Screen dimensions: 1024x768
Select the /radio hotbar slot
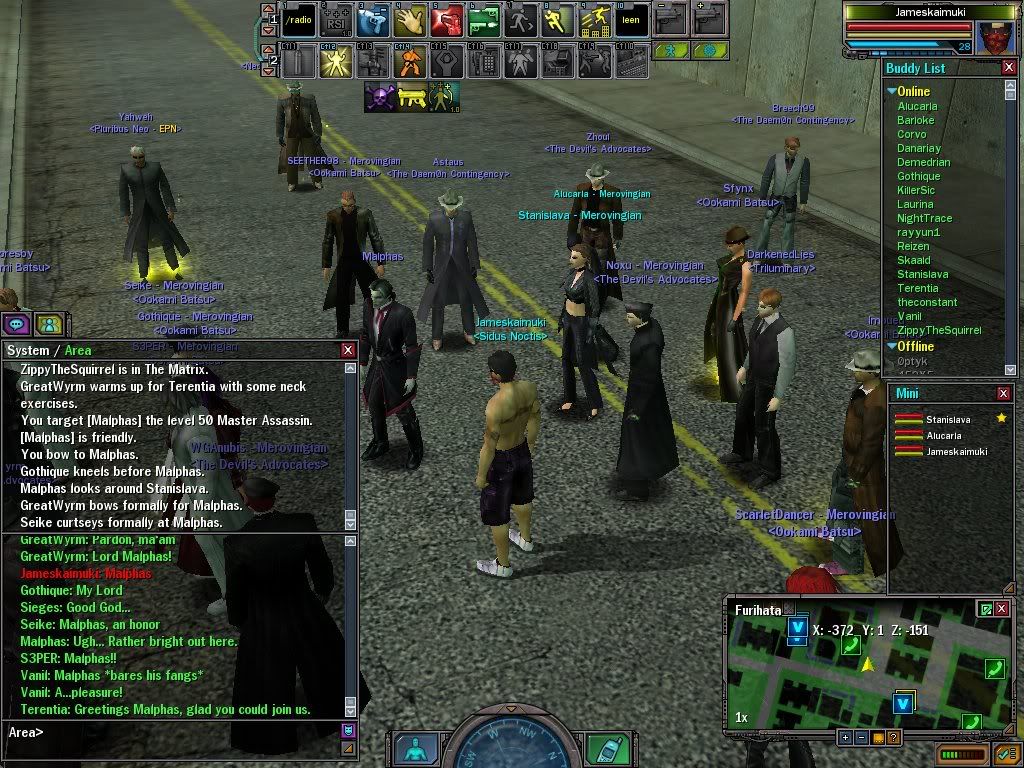299,20
